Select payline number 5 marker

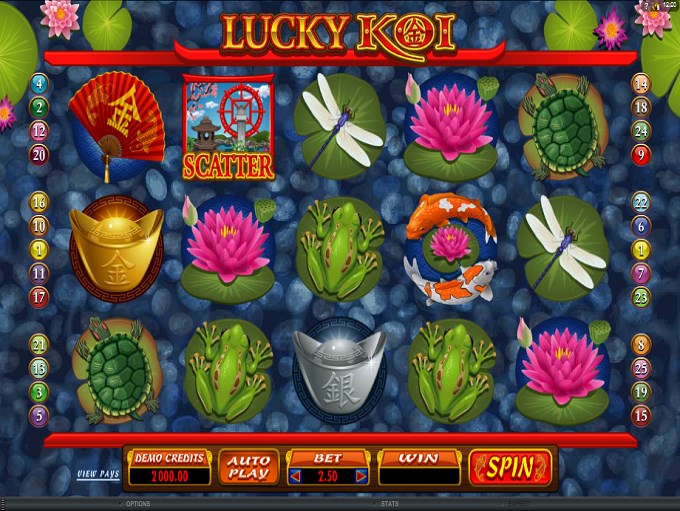40,414
